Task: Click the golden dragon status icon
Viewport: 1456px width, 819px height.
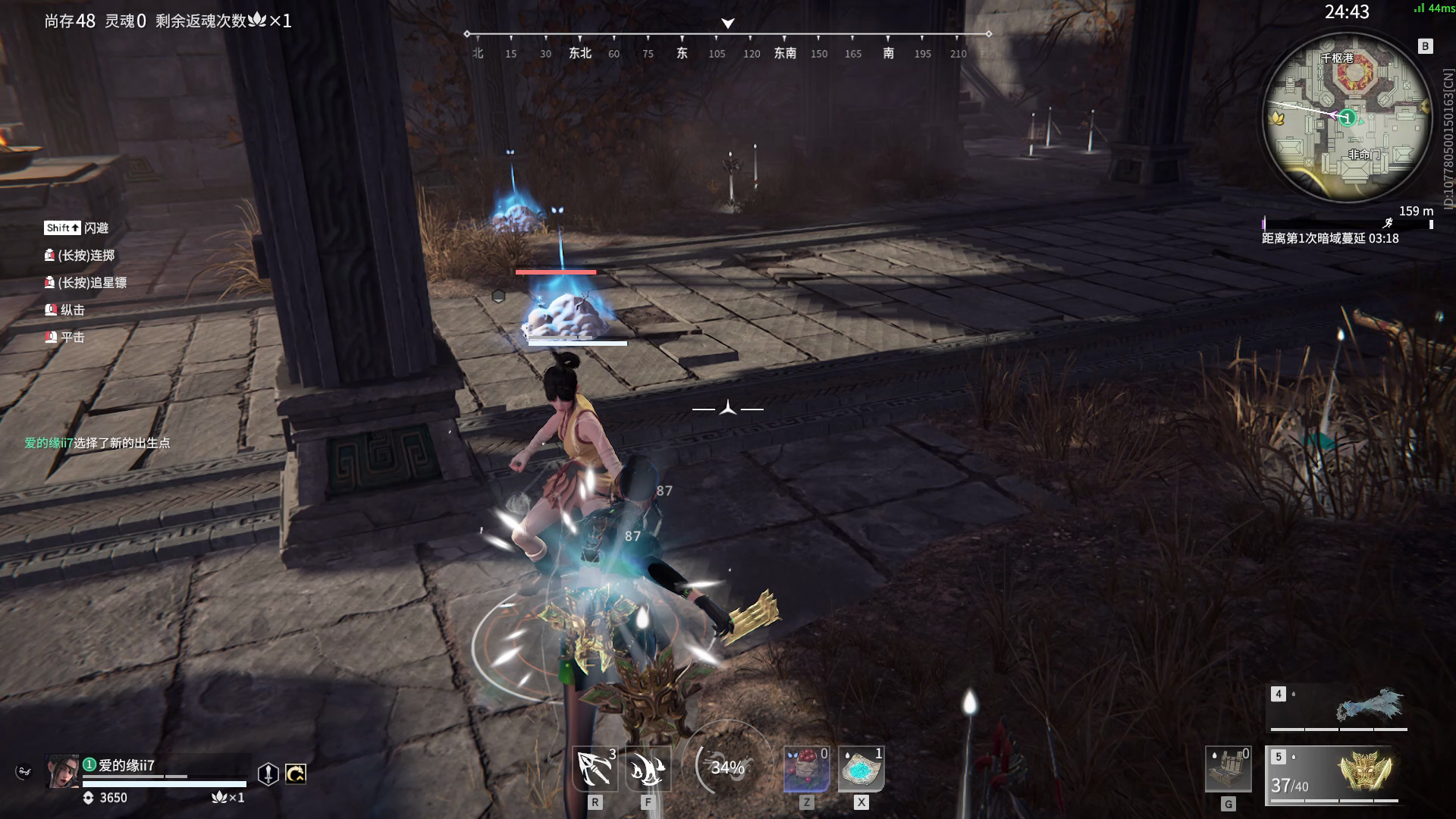Action: 295,773
